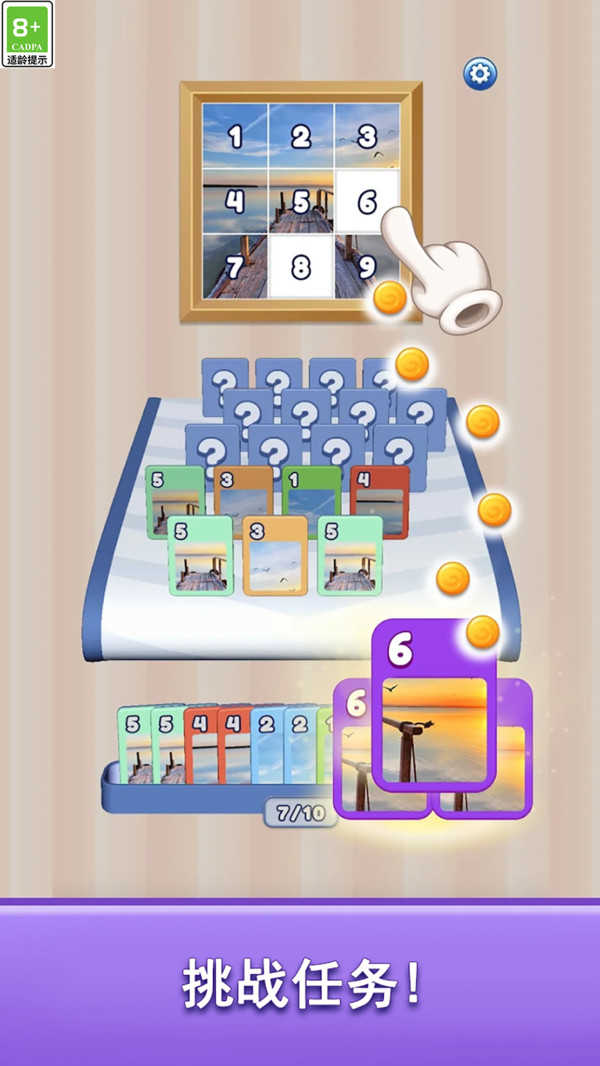Fill the empty white tile 6
The width and height of the screenshot is (600, 1066).
367,201
